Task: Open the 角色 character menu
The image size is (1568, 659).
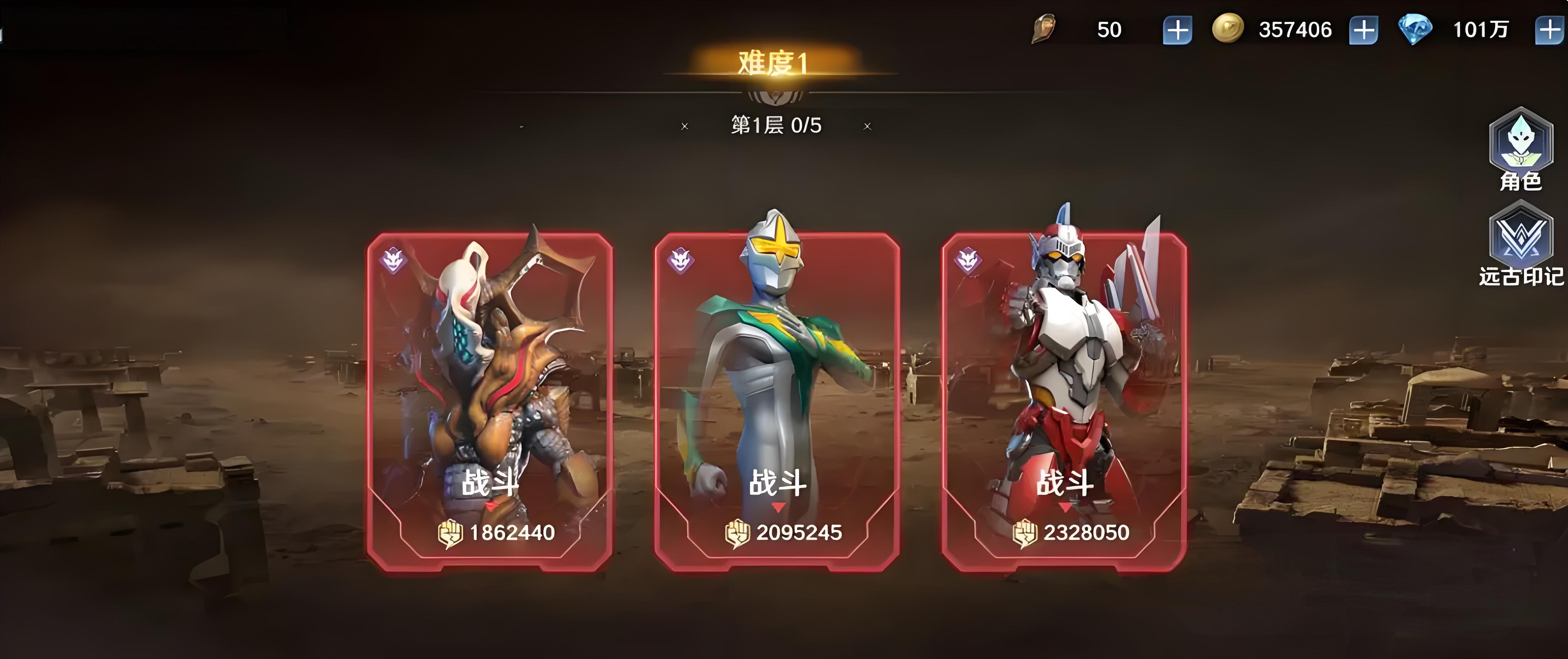Action: pyautogui.click(x=1521, y=149)
